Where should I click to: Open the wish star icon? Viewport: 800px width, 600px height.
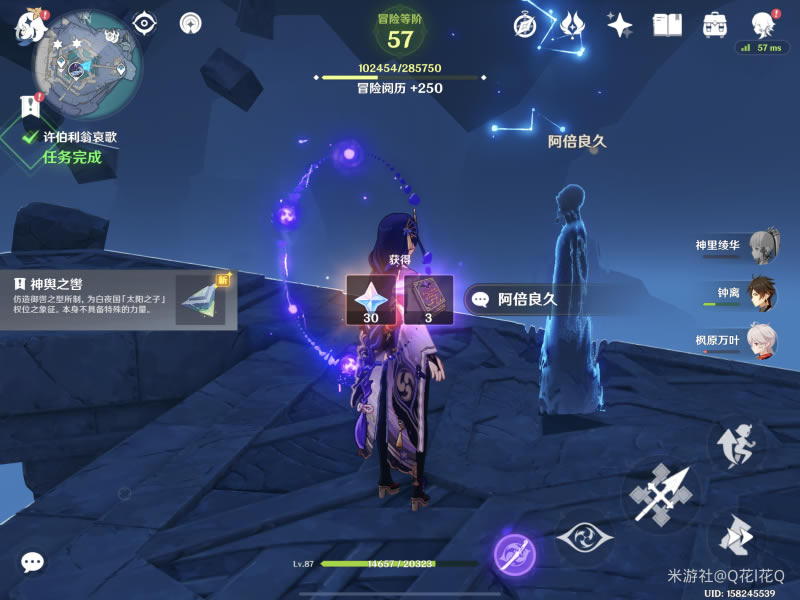pos(620,24)
